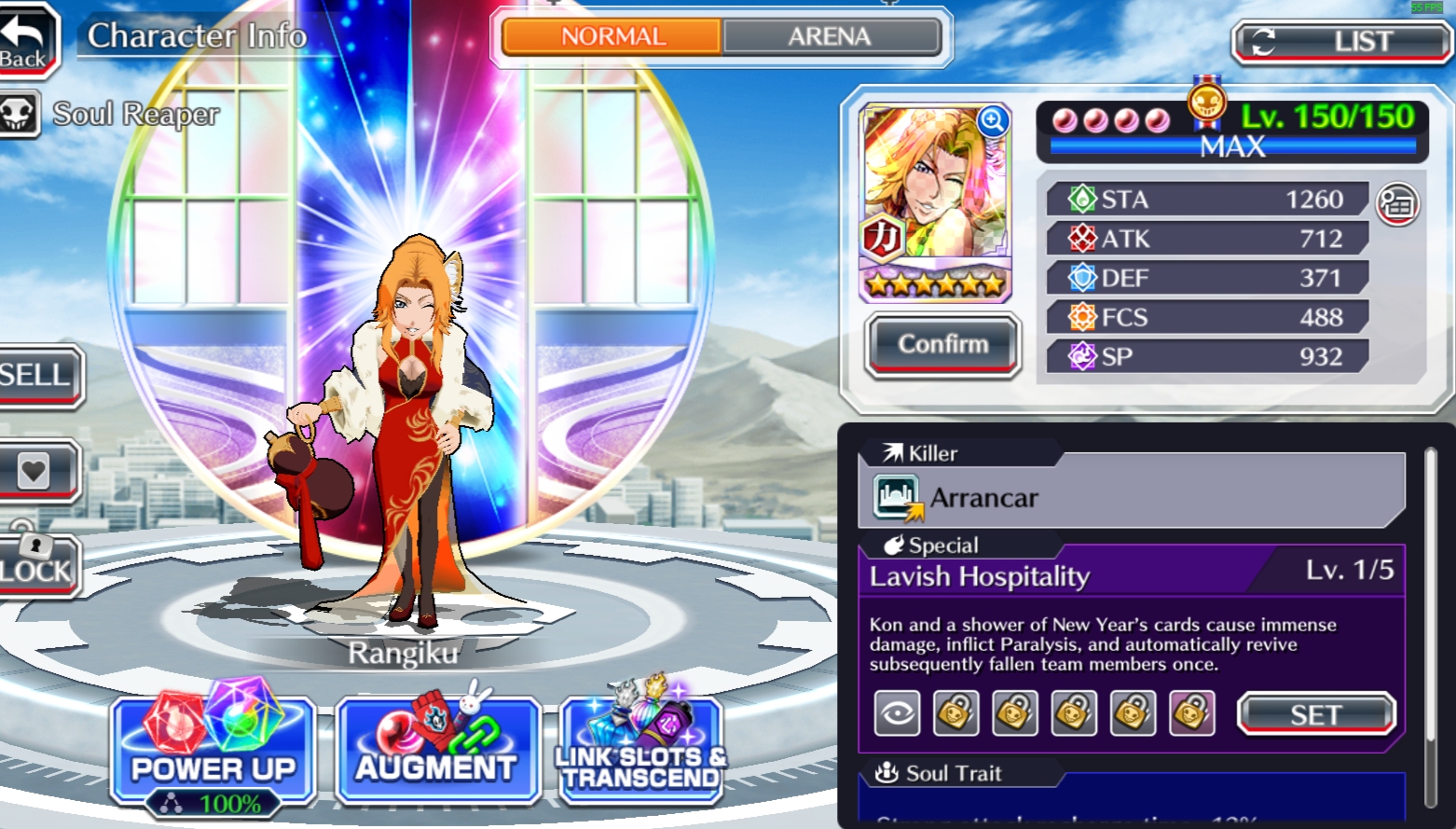
Task: Toggle the character LOCK
Action: click(35, 564)
